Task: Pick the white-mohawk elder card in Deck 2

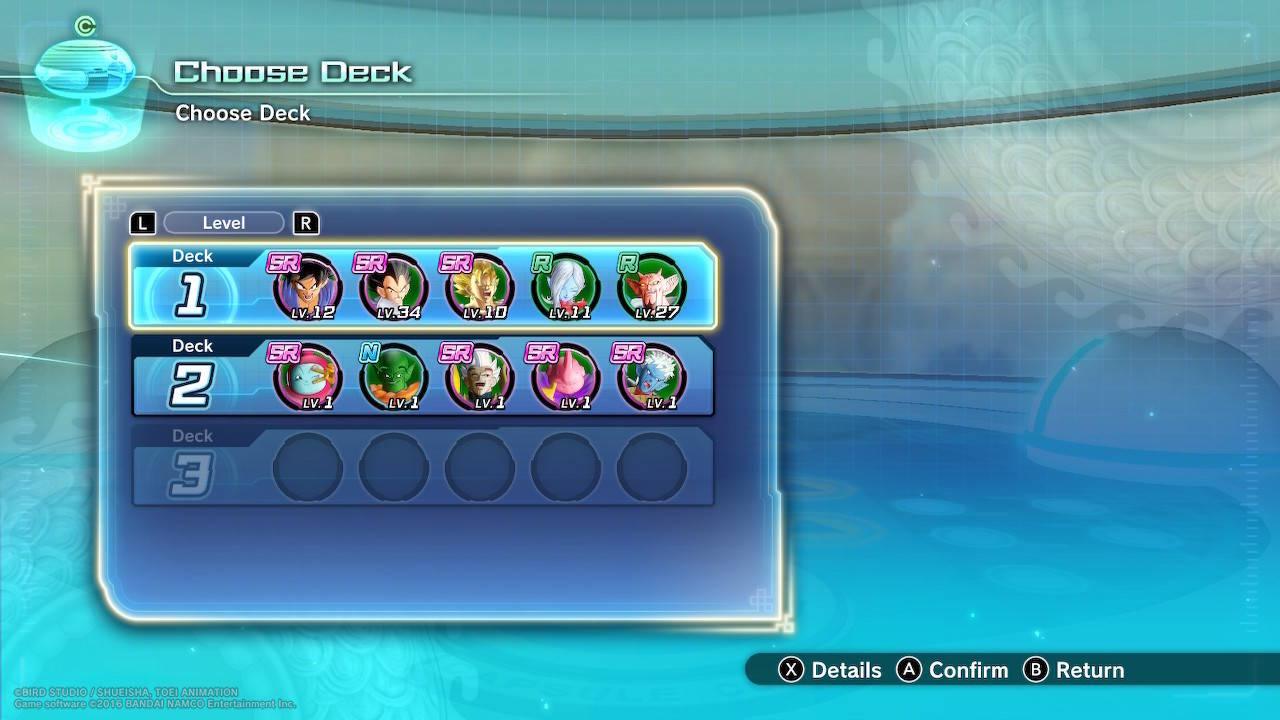Action: [x=479, y=378]
